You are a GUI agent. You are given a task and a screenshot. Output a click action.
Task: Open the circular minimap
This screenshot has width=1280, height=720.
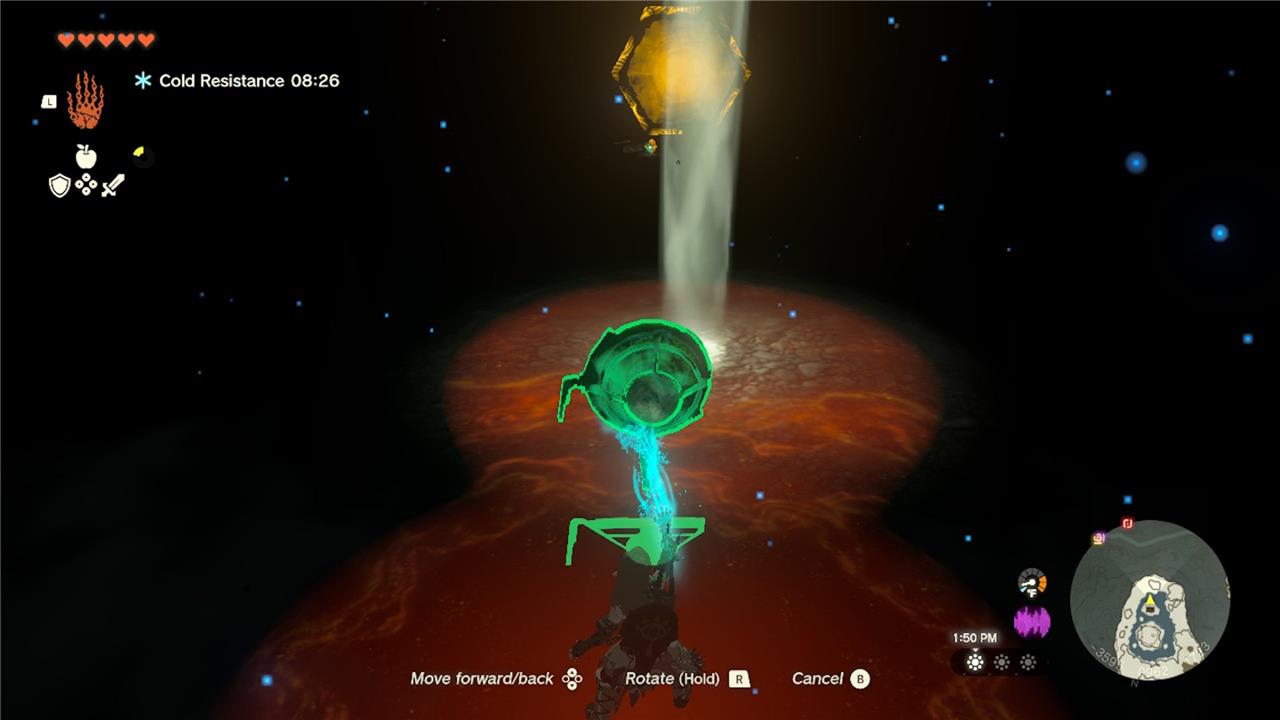click(1149, 600)
